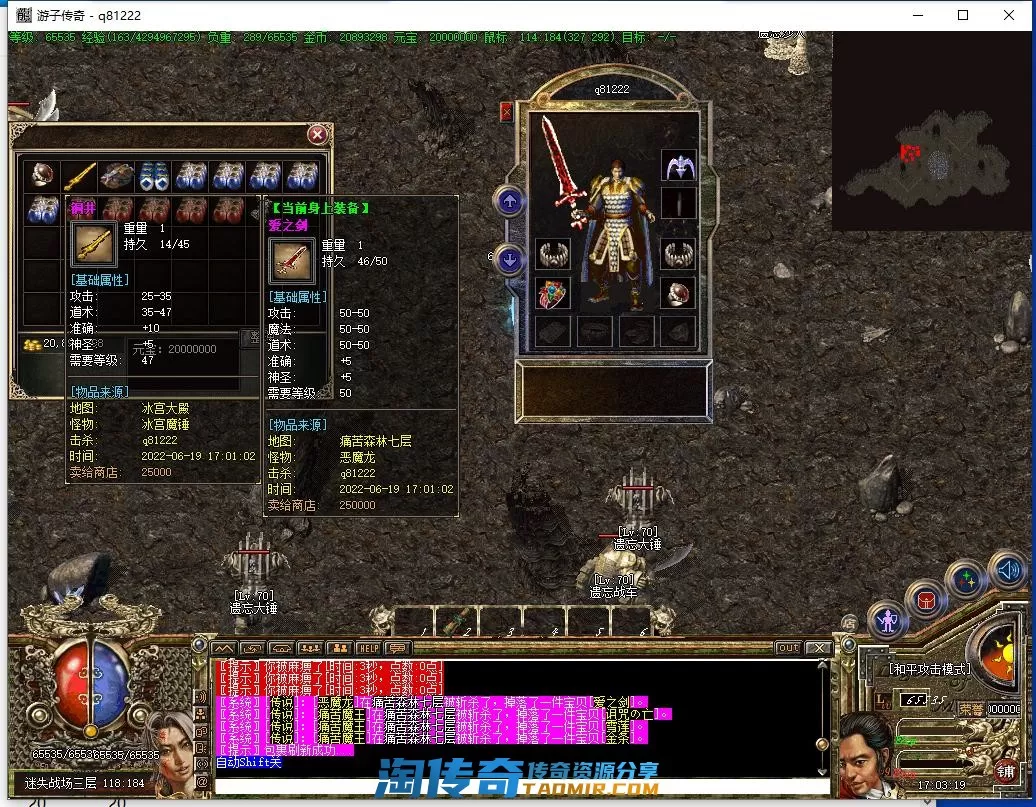Click the up arrow button beside equipment panel
1036x807 pixels.
pos(509,202)
